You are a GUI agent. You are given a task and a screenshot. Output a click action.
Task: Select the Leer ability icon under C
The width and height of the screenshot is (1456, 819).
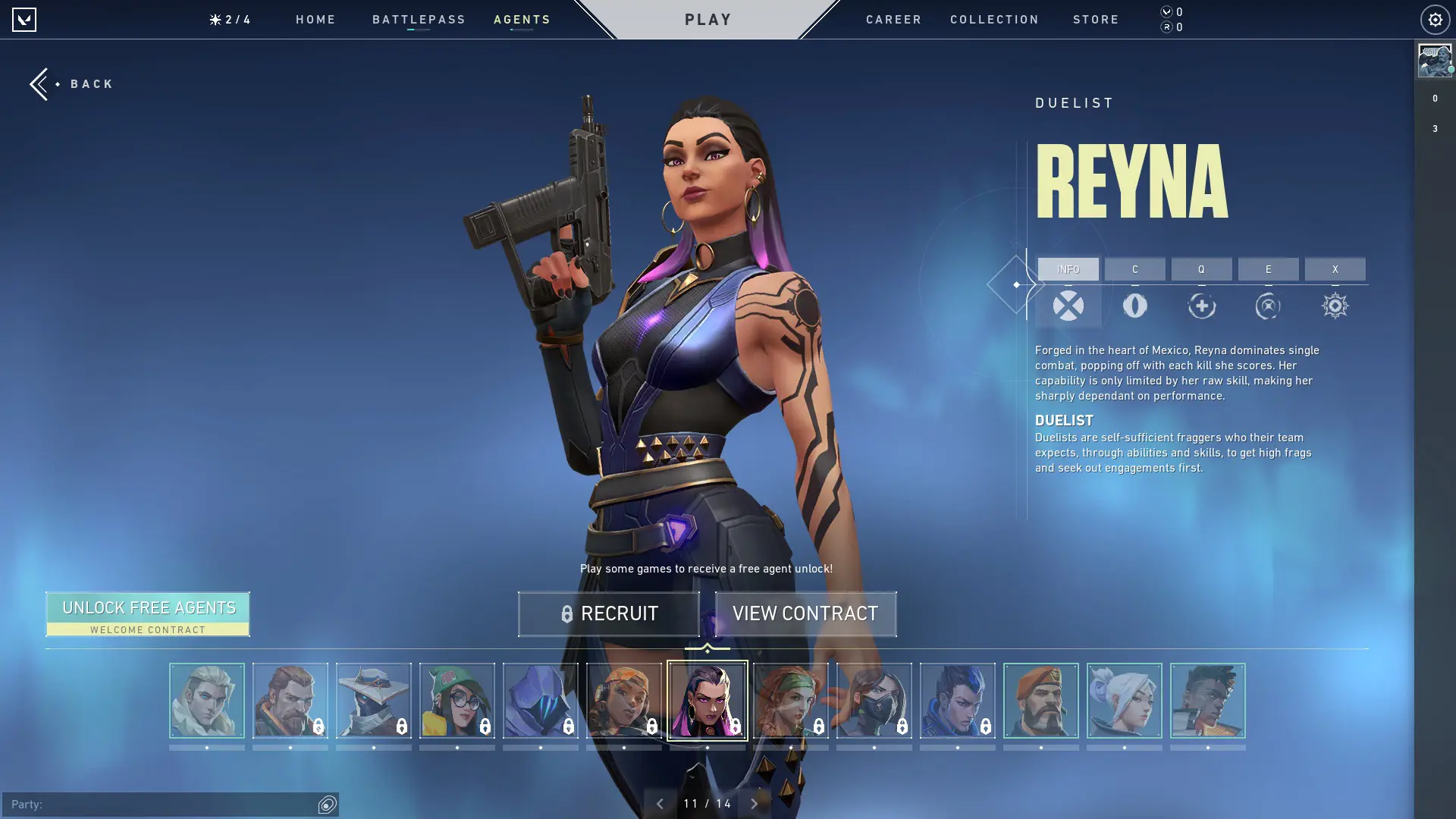pyautogui.click(x=1135, y=306)
